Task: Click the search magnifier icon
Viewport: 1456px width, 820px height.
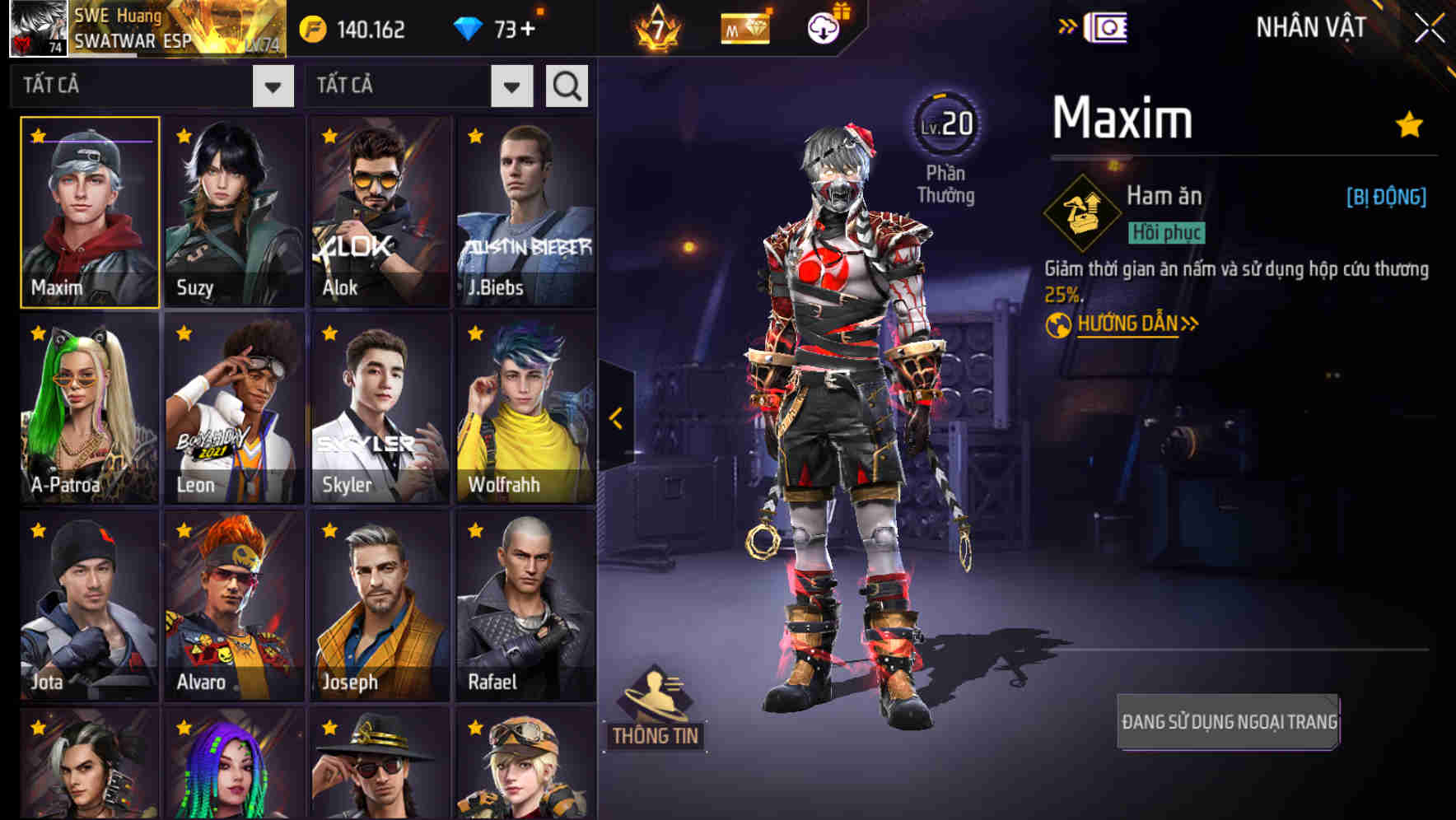Action: (566, 85)
